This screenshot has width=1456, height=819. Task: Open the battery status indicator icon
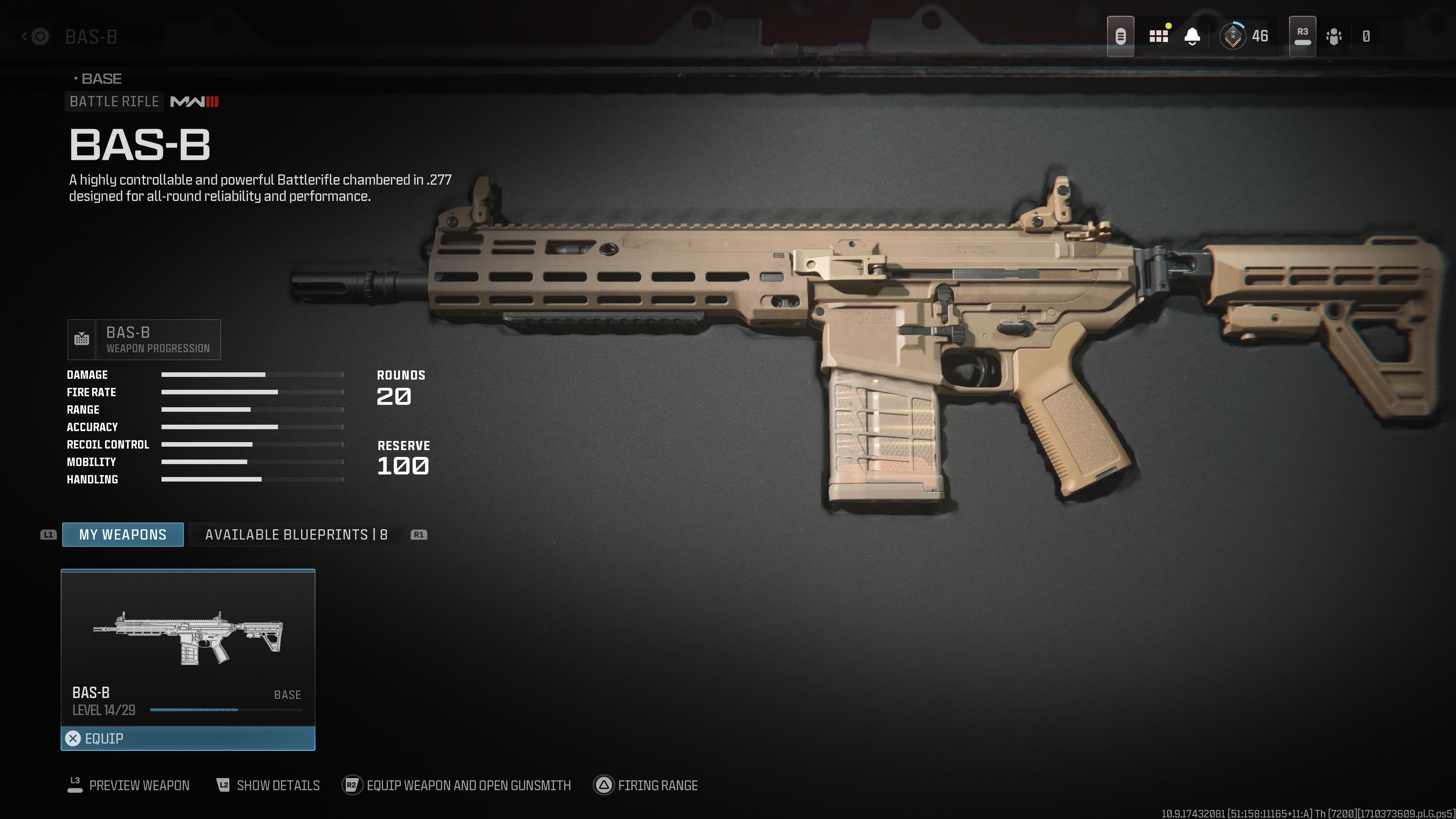1121,36
